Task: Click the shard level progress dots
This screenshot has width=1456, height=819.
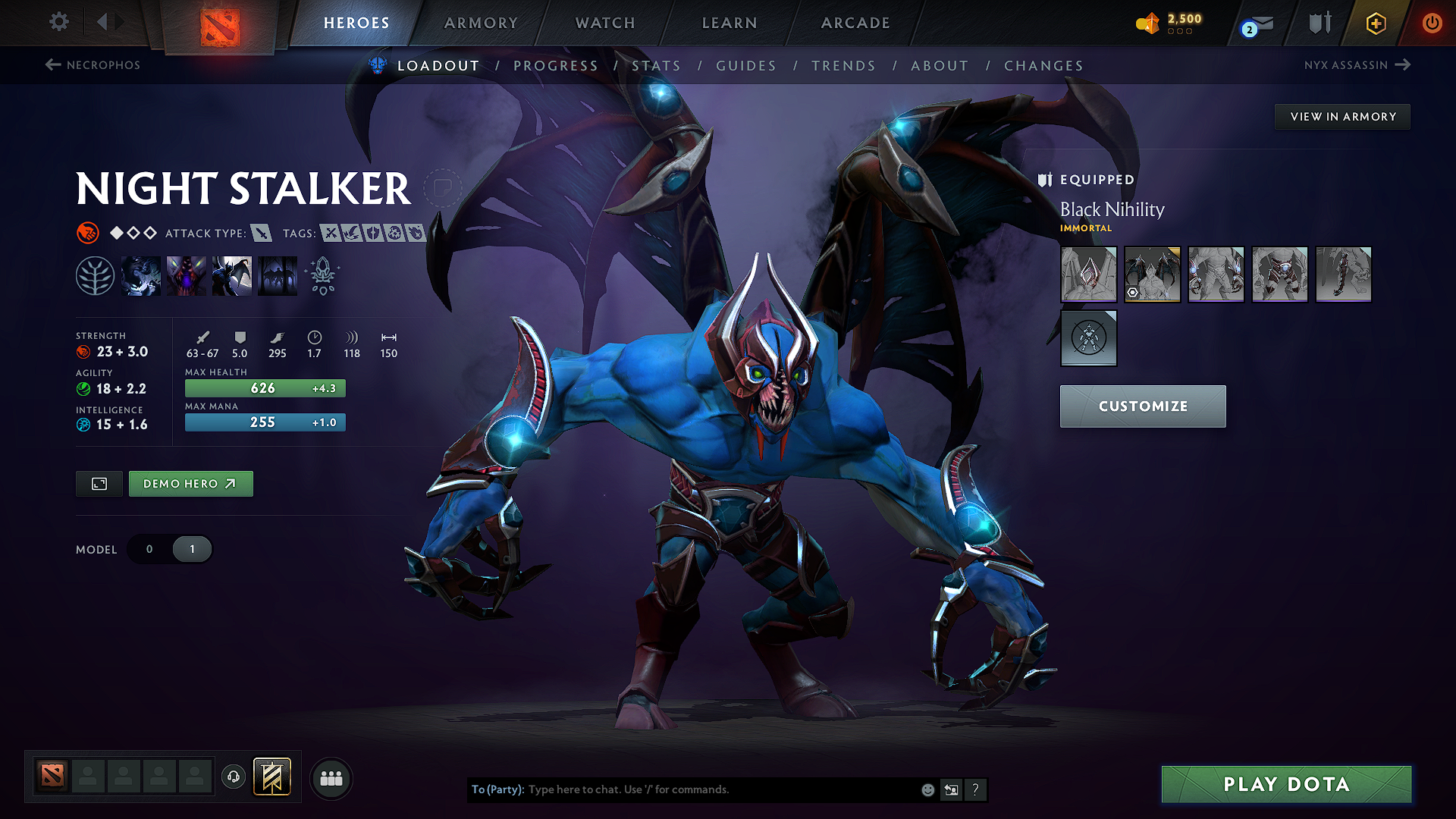Action: pos(1178,31)
